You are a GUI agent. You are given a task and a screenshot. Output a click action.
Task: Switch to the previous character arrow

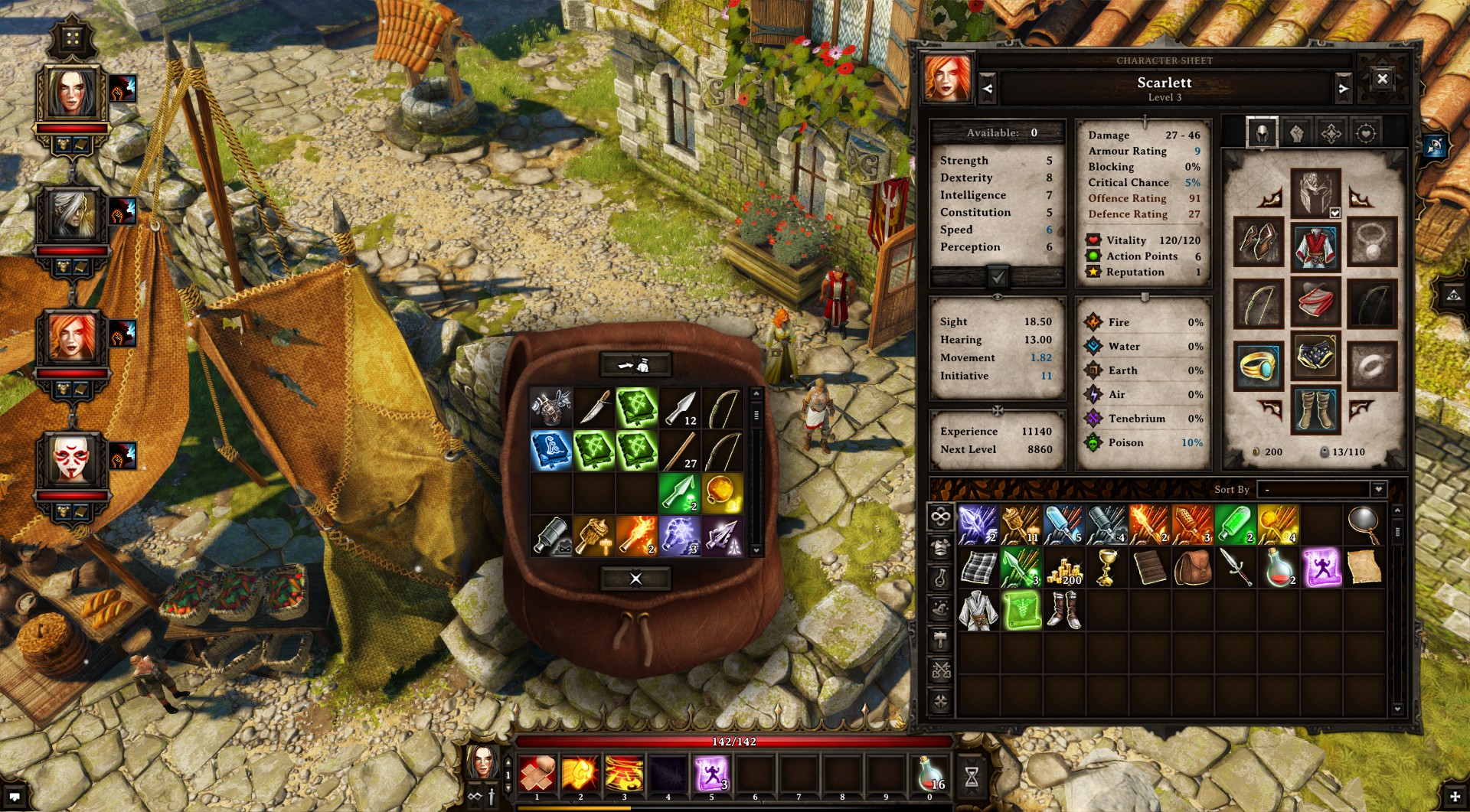(x=988, y=89)
